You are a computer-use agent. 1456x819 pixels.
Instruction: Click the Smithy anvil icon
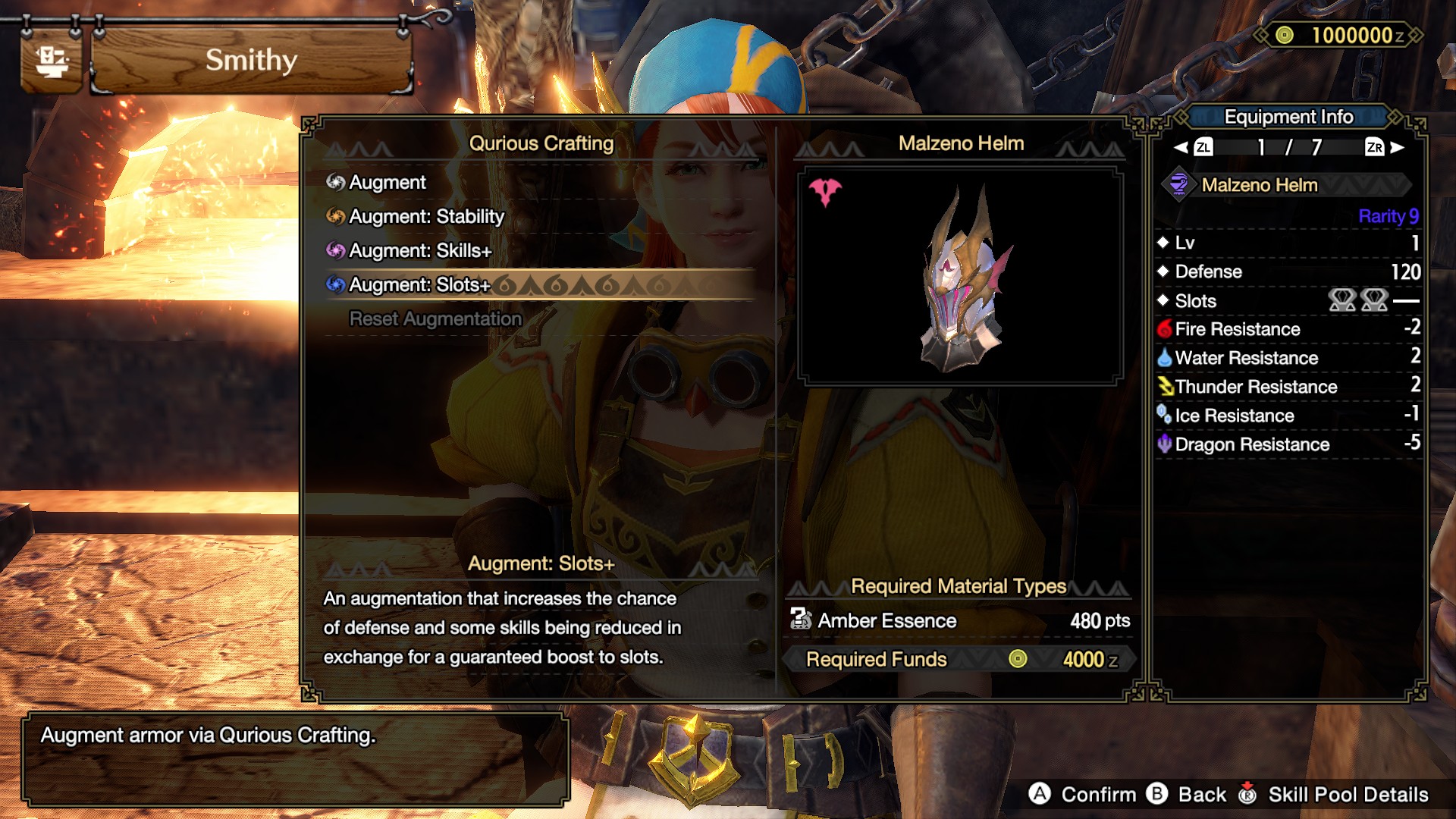(x=52, y=61)
